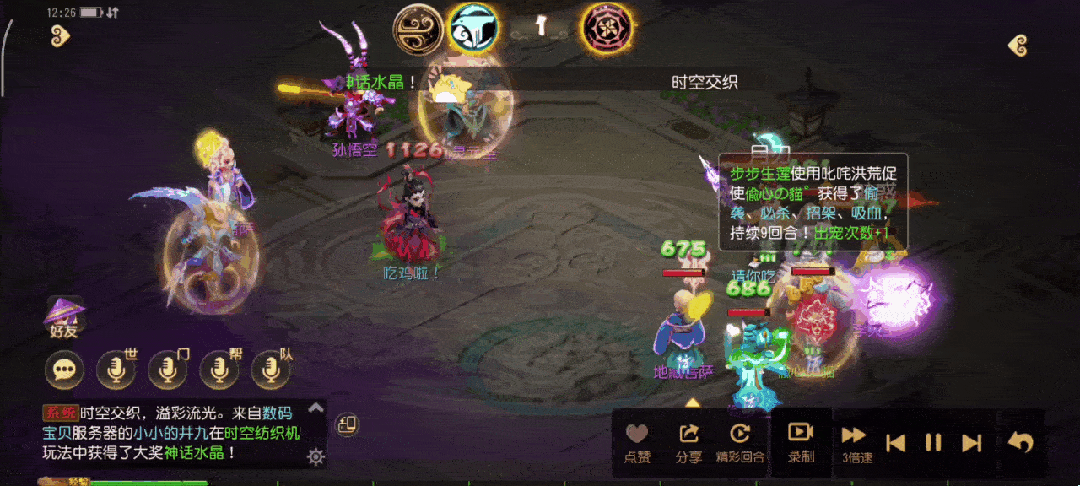
Task: Share the battle replay with 分享
Action: pos(688,441)
